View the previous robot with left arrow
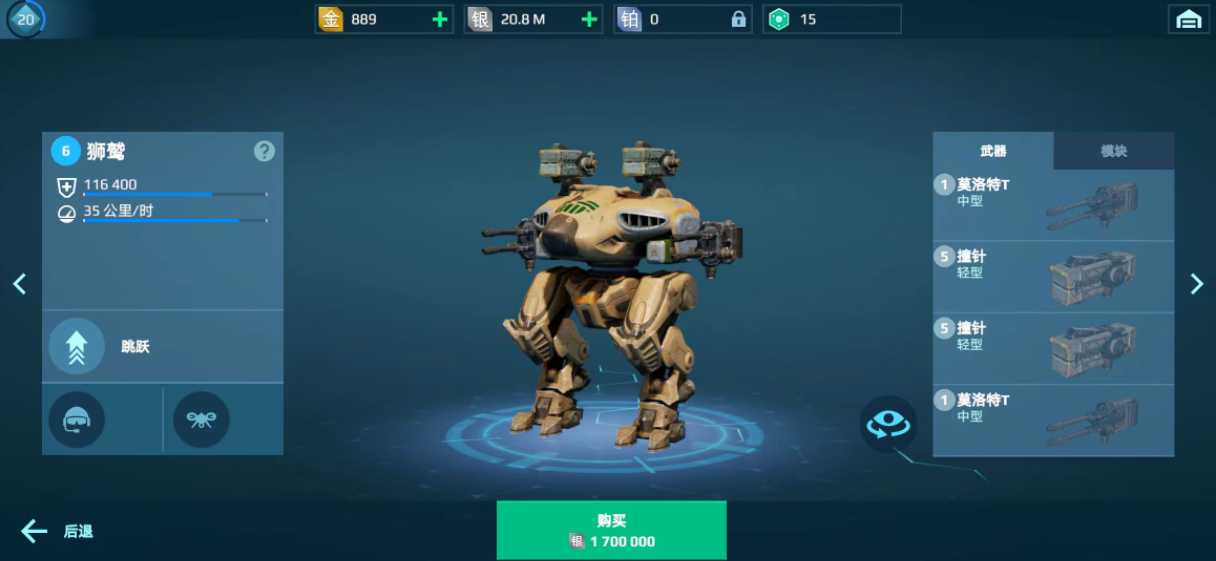 pos(19,284)
